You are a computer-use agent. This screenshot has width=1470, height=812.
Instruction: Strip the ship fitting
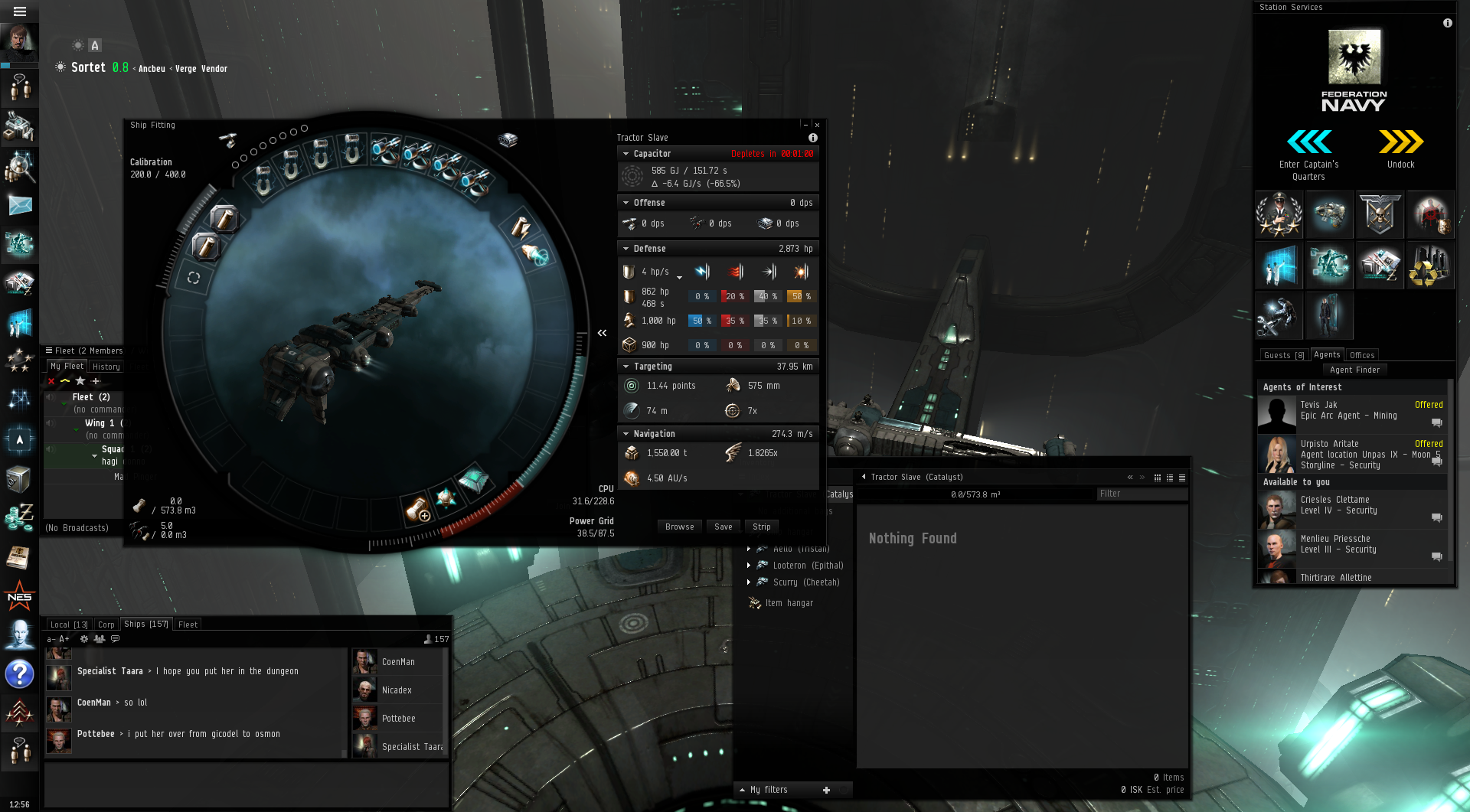tap(761, 527)
